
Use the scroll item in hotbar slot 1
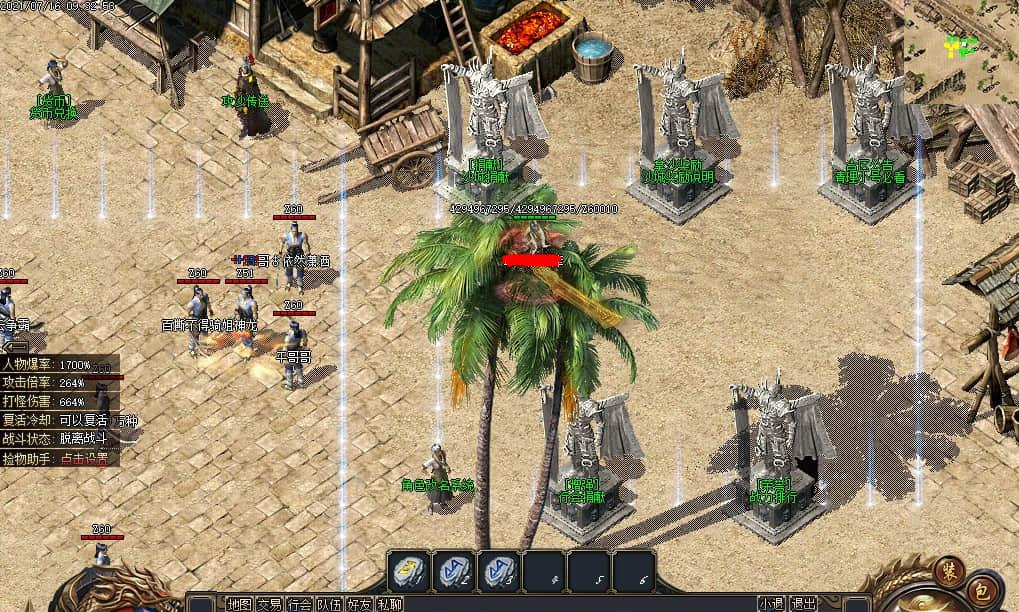[x=409, y=571]
